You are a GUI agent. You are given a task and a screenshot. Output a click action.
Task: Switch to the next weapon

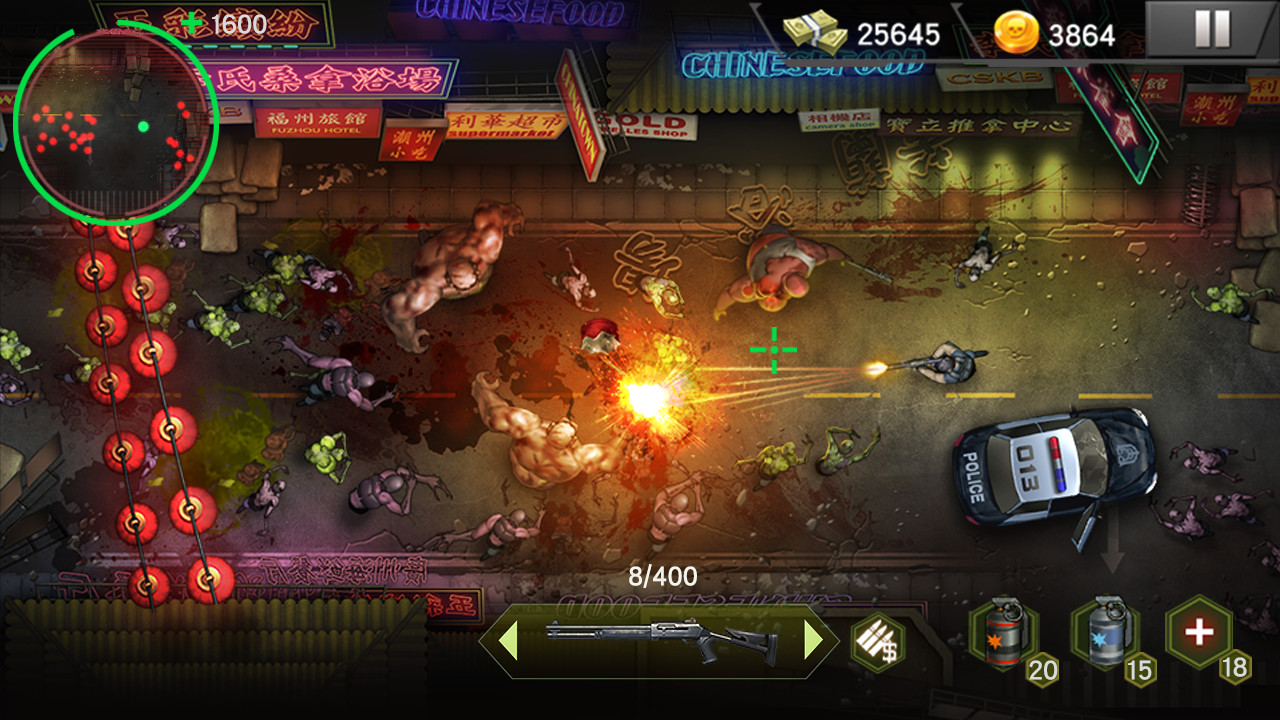(814, 640)
